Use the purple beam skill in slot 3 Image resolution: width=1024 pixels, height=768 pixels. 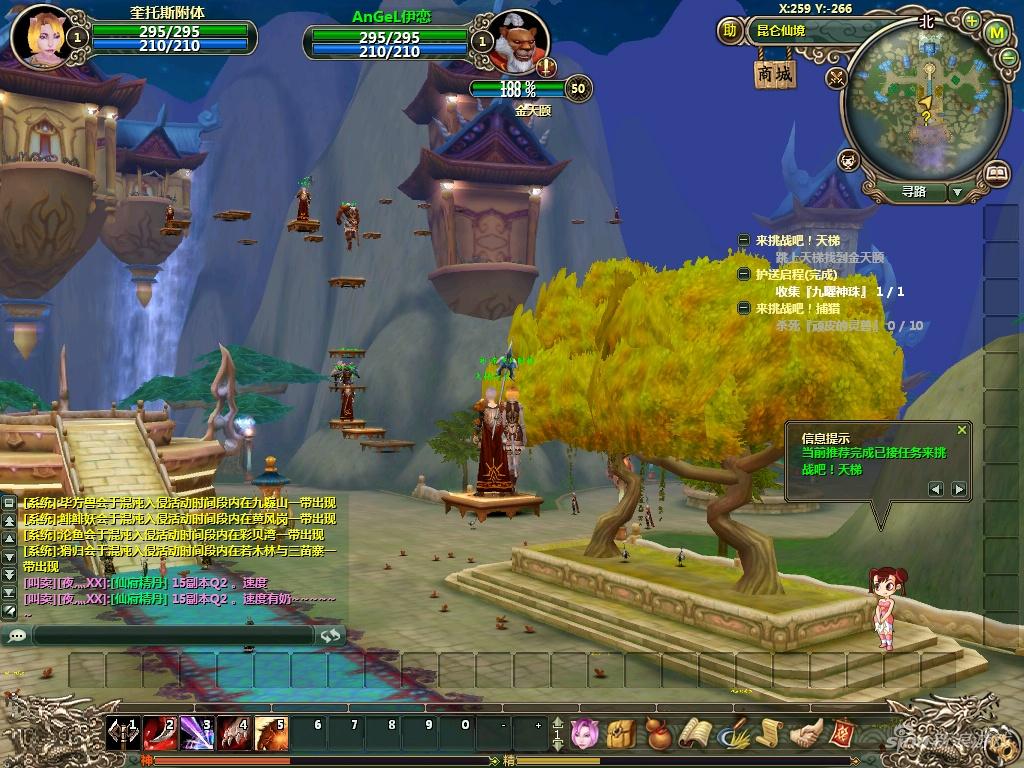point(197,734)
